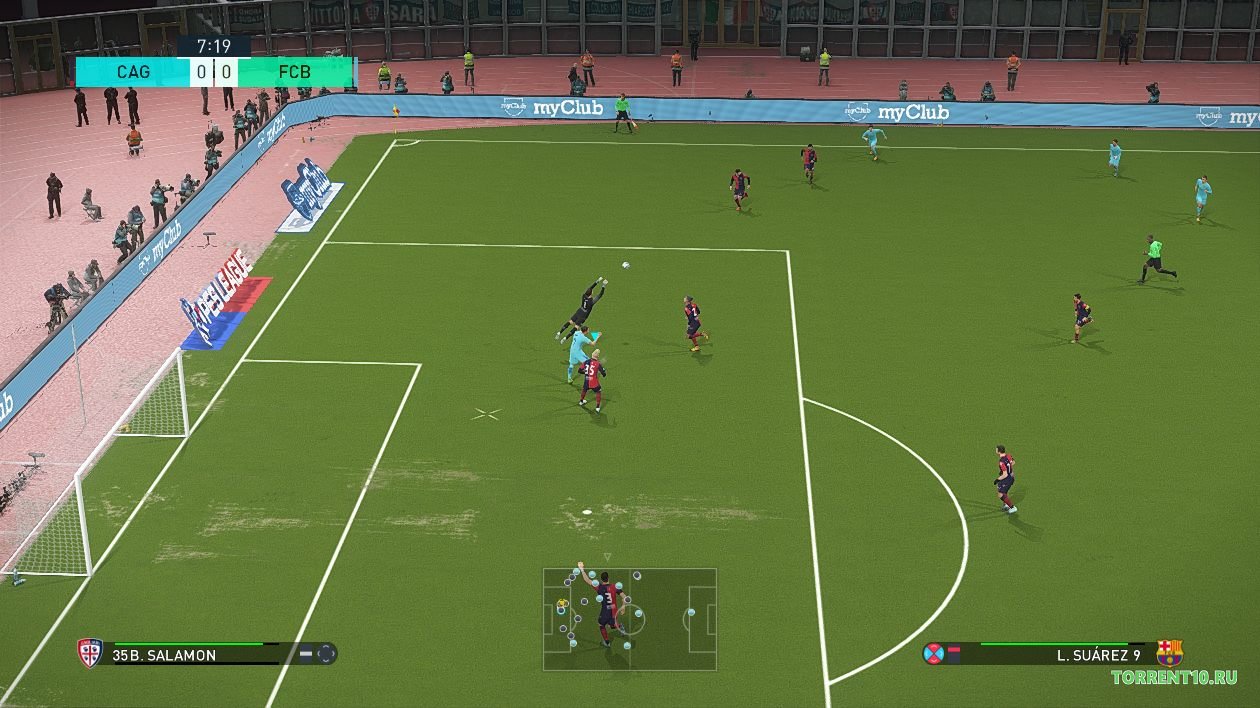Click the pitch radar minimap
The width and height of the screenshot is (1260, 708).
630,619
